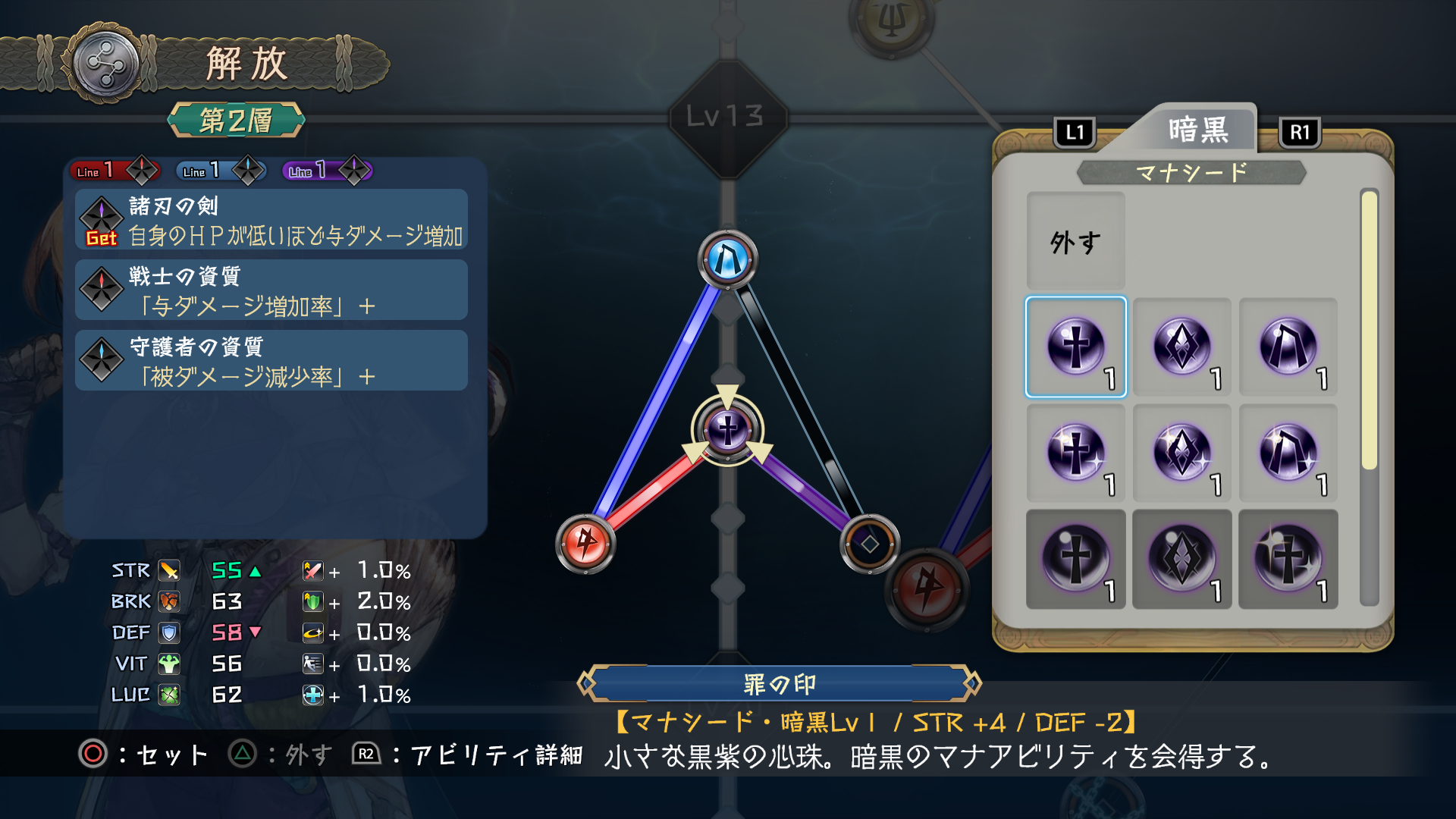
Task: Select the cross dark mana seed Lv1
Action: coord(1076,347)
